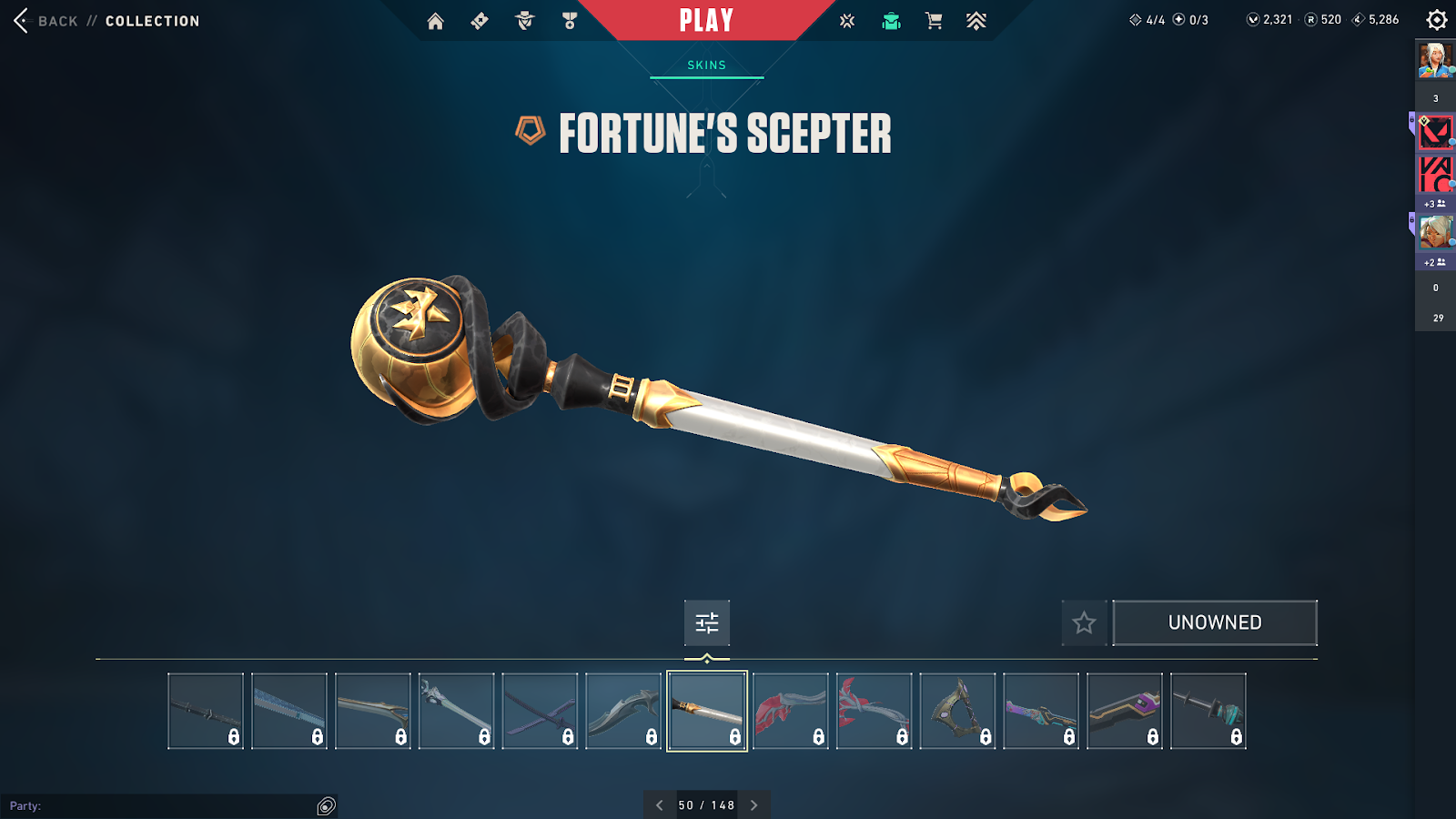Select the Skins tab
This screenshot has height=819, width=1456.
click(706, 66)
